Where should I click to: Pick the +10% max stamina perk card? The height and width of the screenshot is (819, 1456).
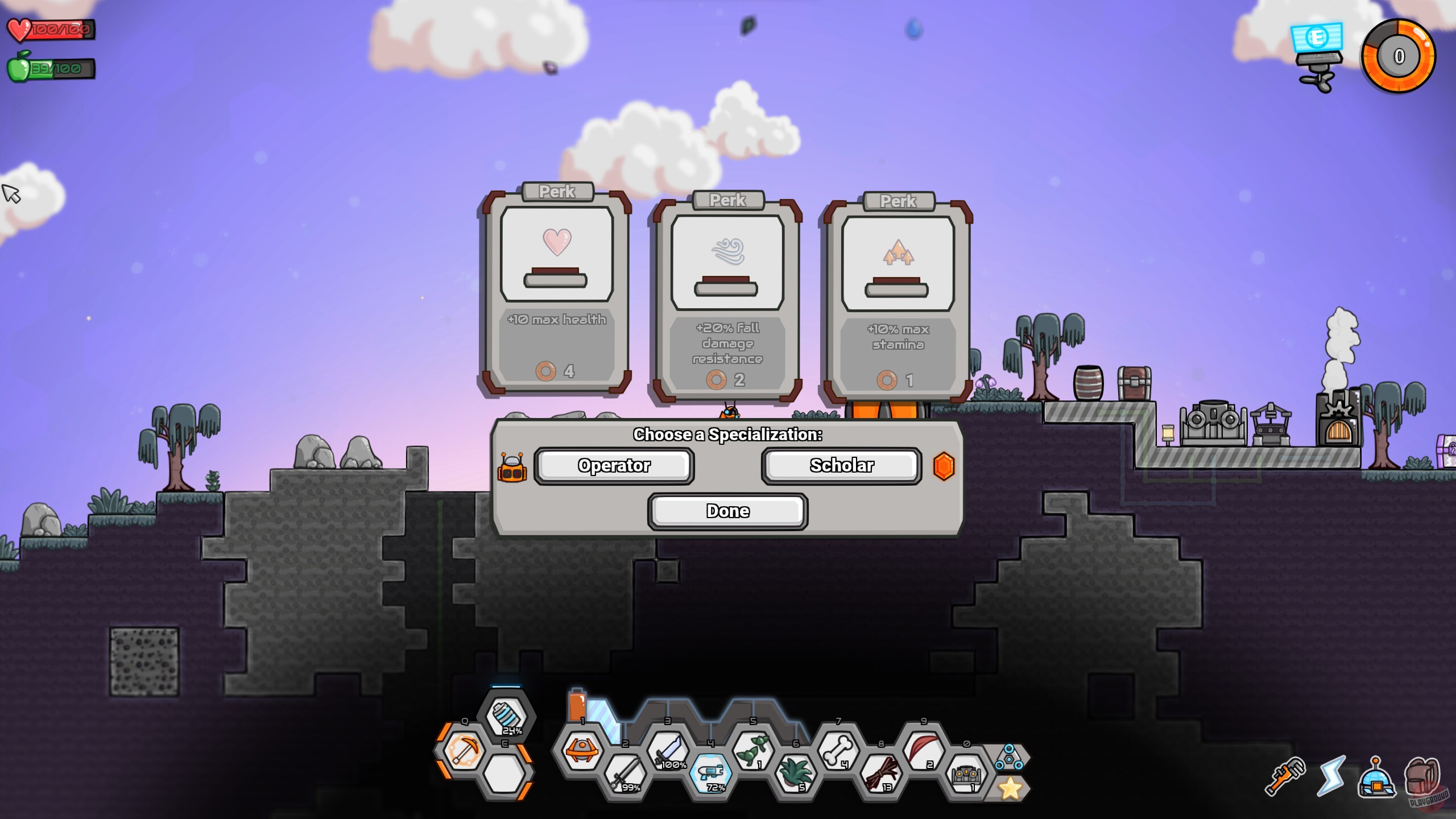pyautogui.click(x=897, y=296)
